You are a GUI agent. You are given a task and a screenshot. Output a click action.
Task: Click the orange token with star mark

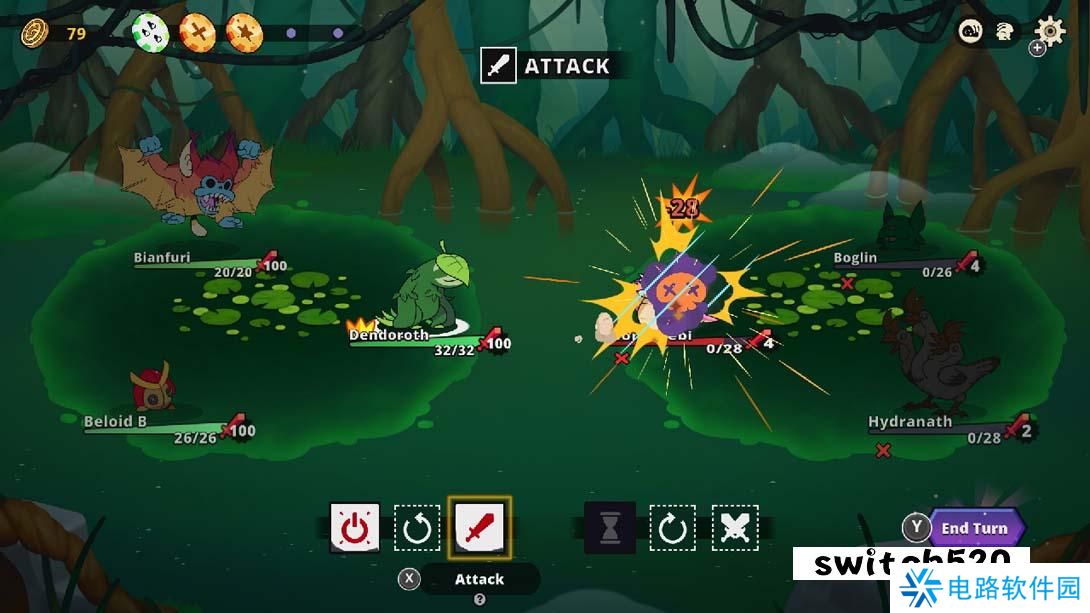pos(244,33)
